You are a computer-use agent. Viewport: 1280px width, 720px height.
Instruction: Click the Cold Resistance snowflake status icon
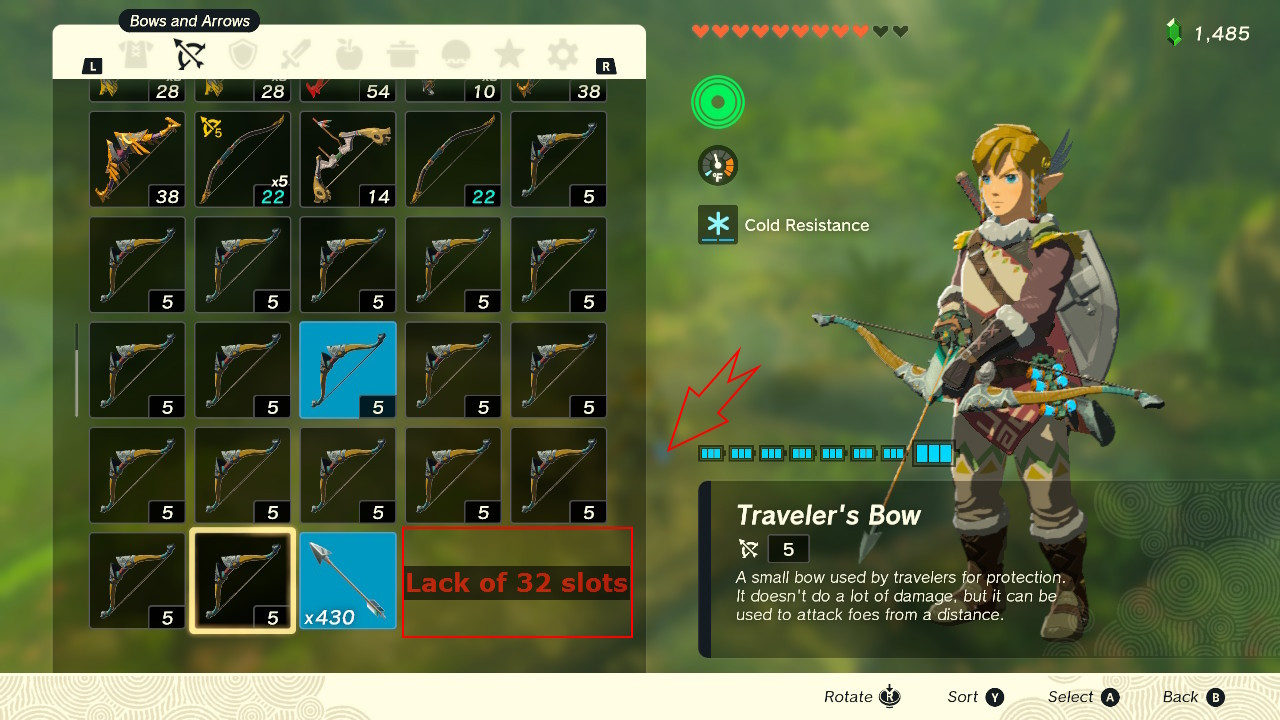[x=717, y=224]
